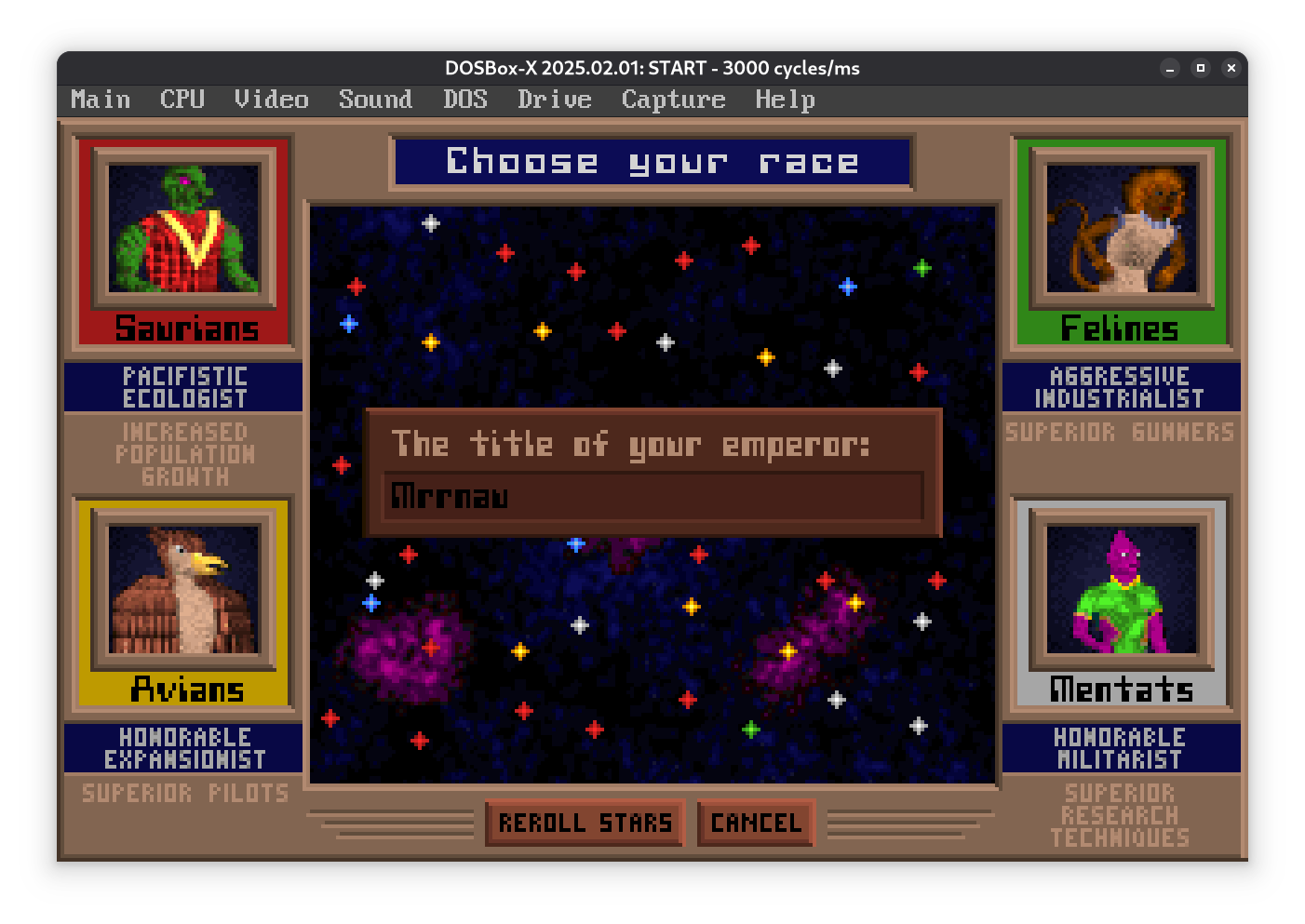
Task: Maximize the DOSBox-X window
Action: pos(1201,68)
